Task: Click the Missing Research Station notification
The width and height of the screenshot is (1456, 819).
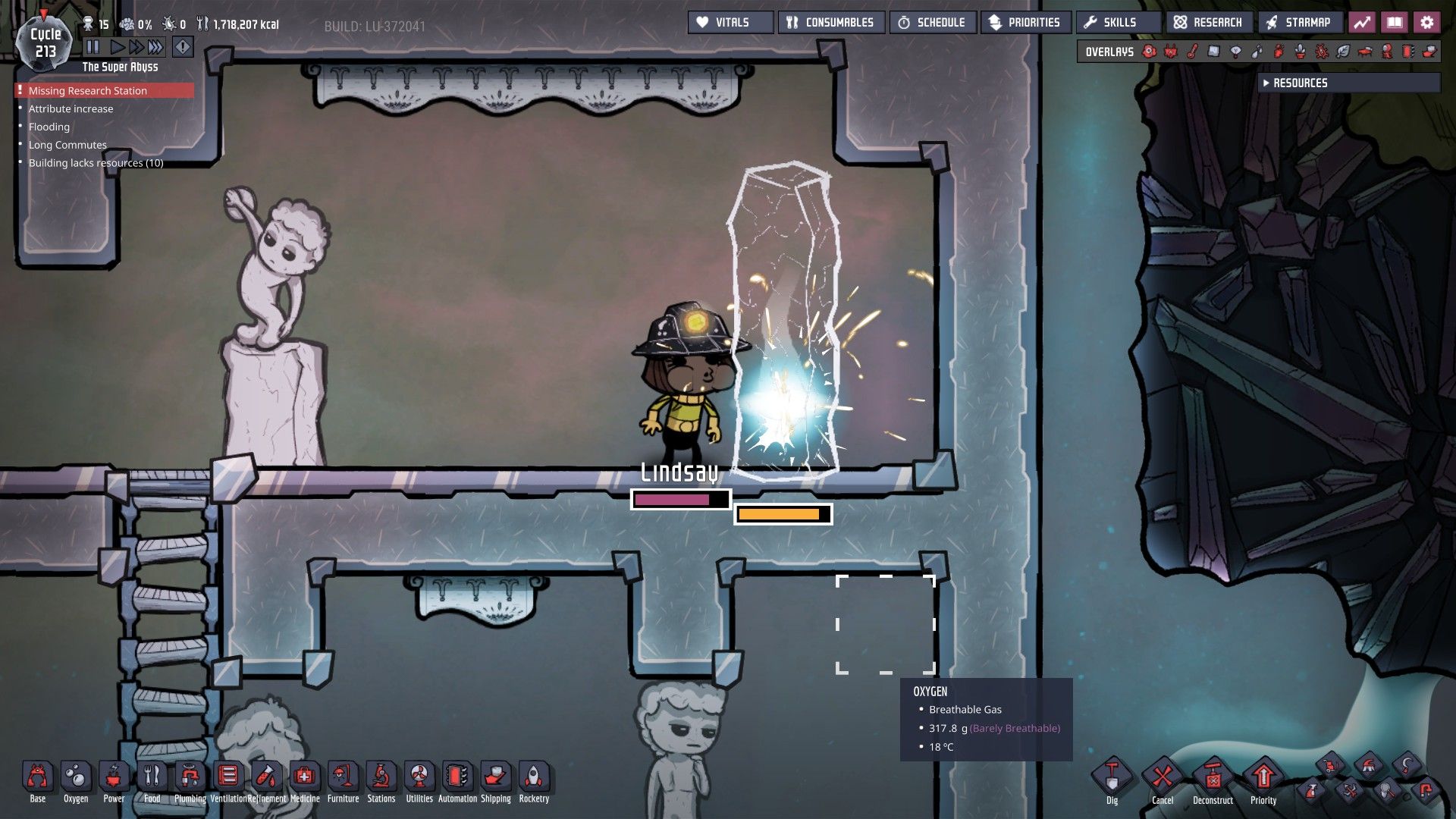Action: (x=88, y=91)
